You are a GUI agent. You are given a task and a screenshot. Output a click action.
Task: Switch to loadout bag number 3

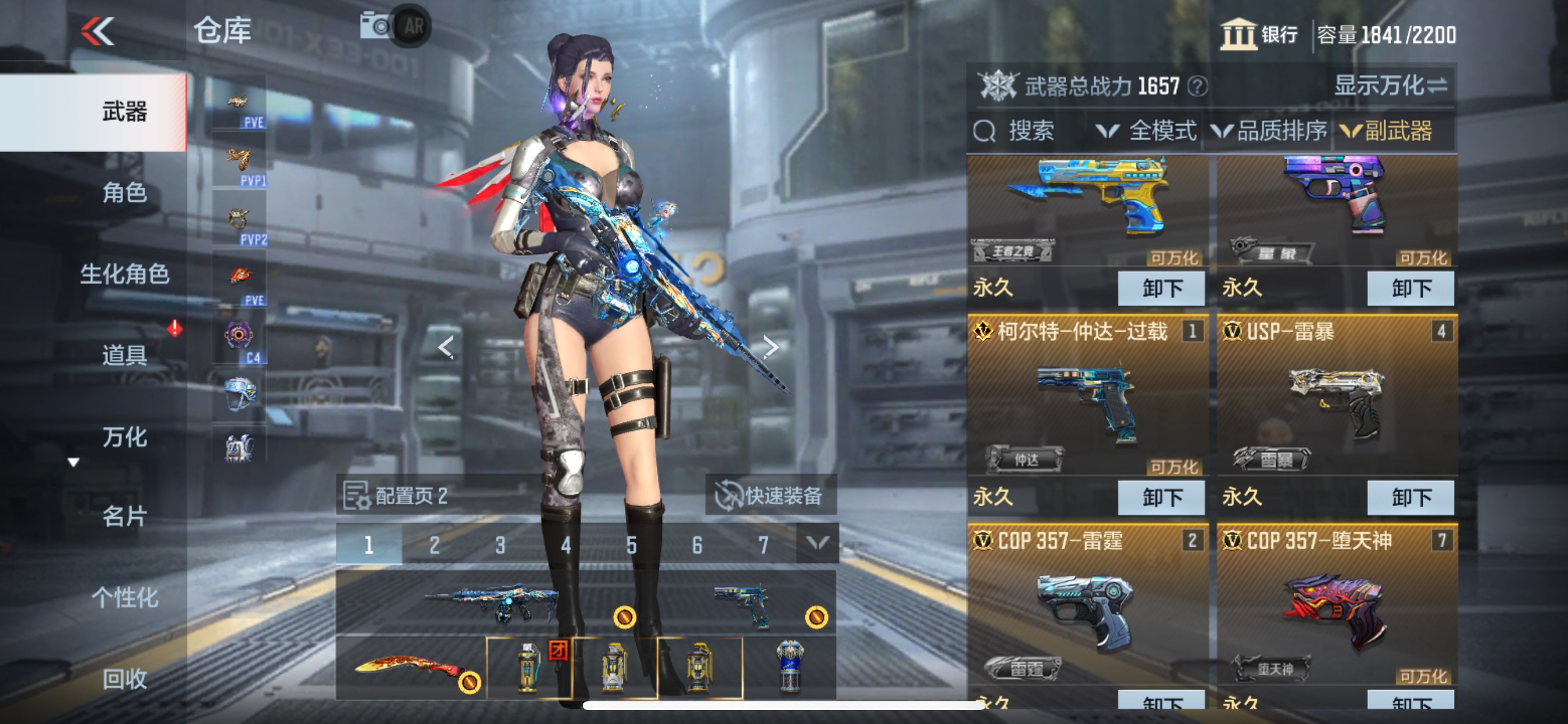coord(500,544)
